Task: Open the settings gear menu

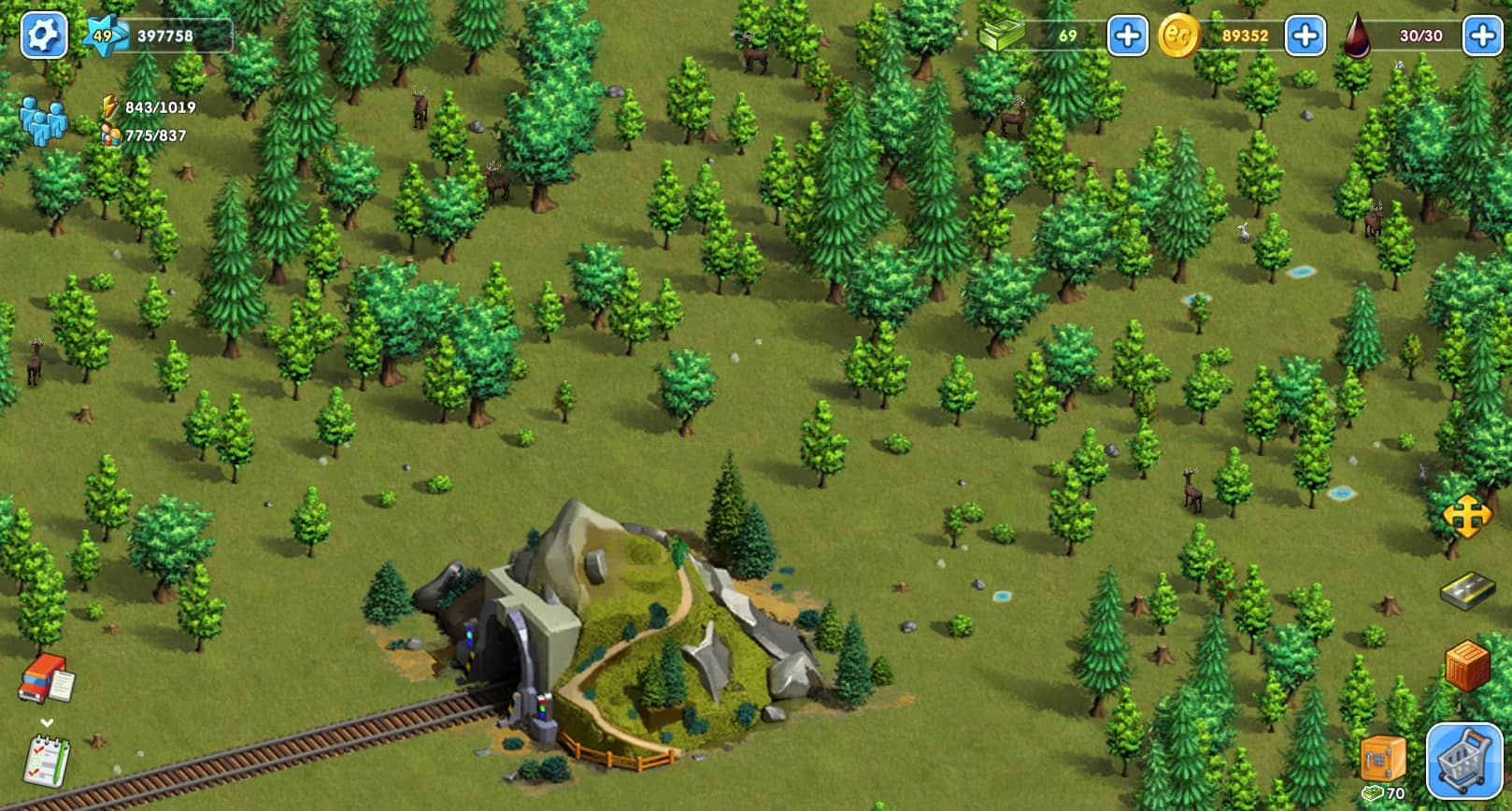Action: click(x=43, y=36)
